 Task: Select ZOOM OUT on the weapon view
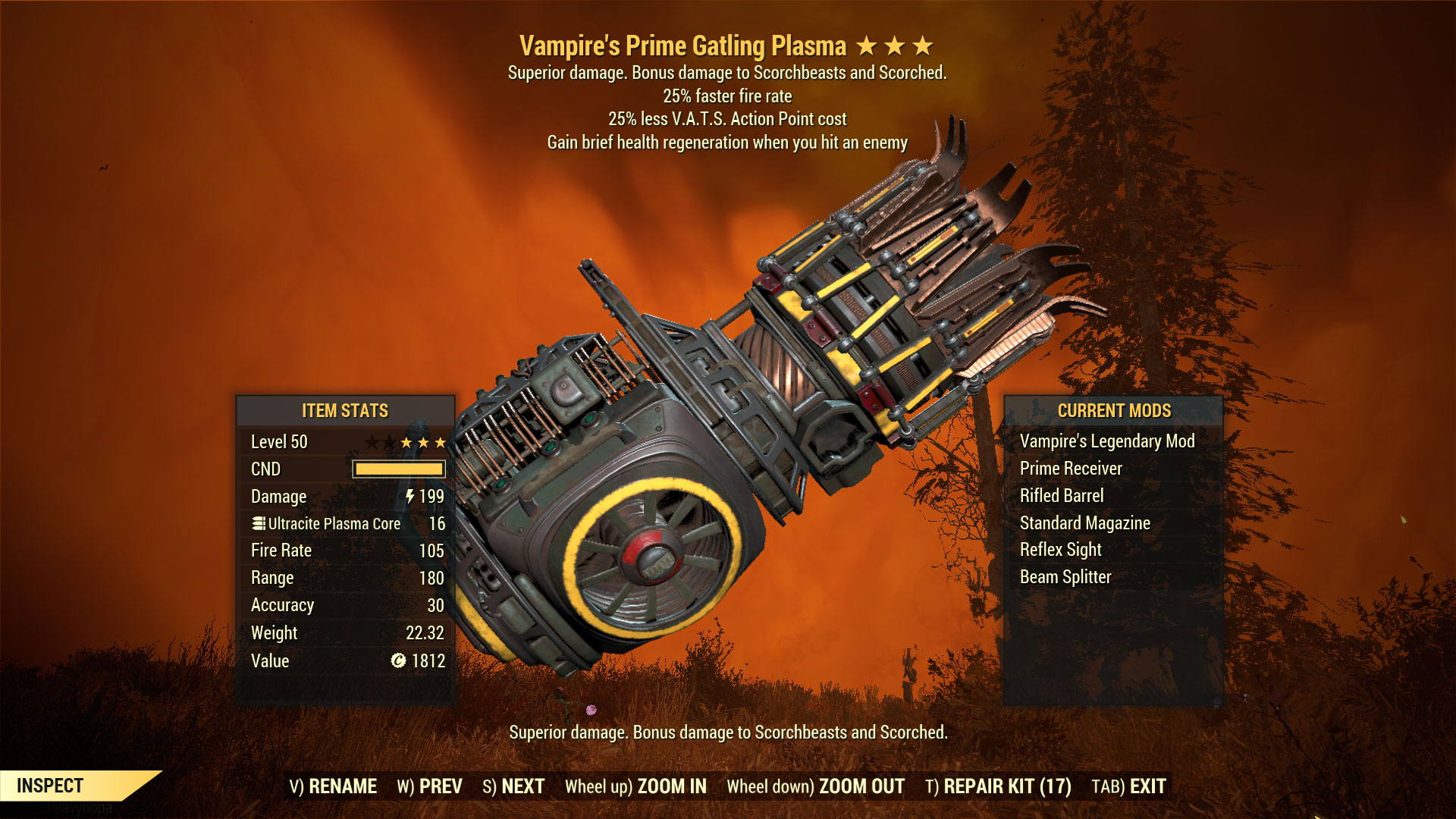click(x=815, y=786)
